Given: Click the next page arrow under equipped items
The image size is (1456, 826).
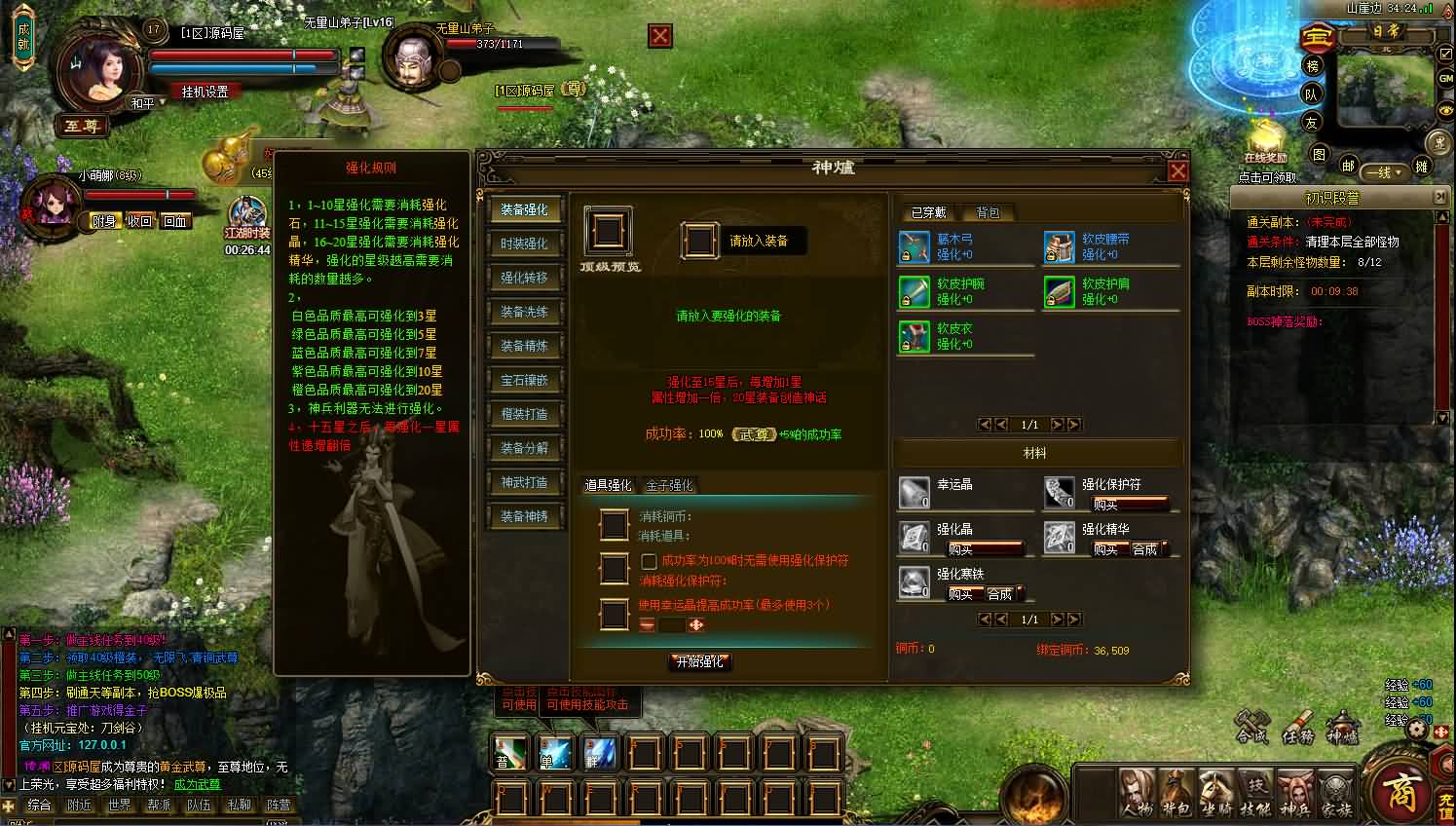Looking at the screenshot, I should pos(1058,424).
